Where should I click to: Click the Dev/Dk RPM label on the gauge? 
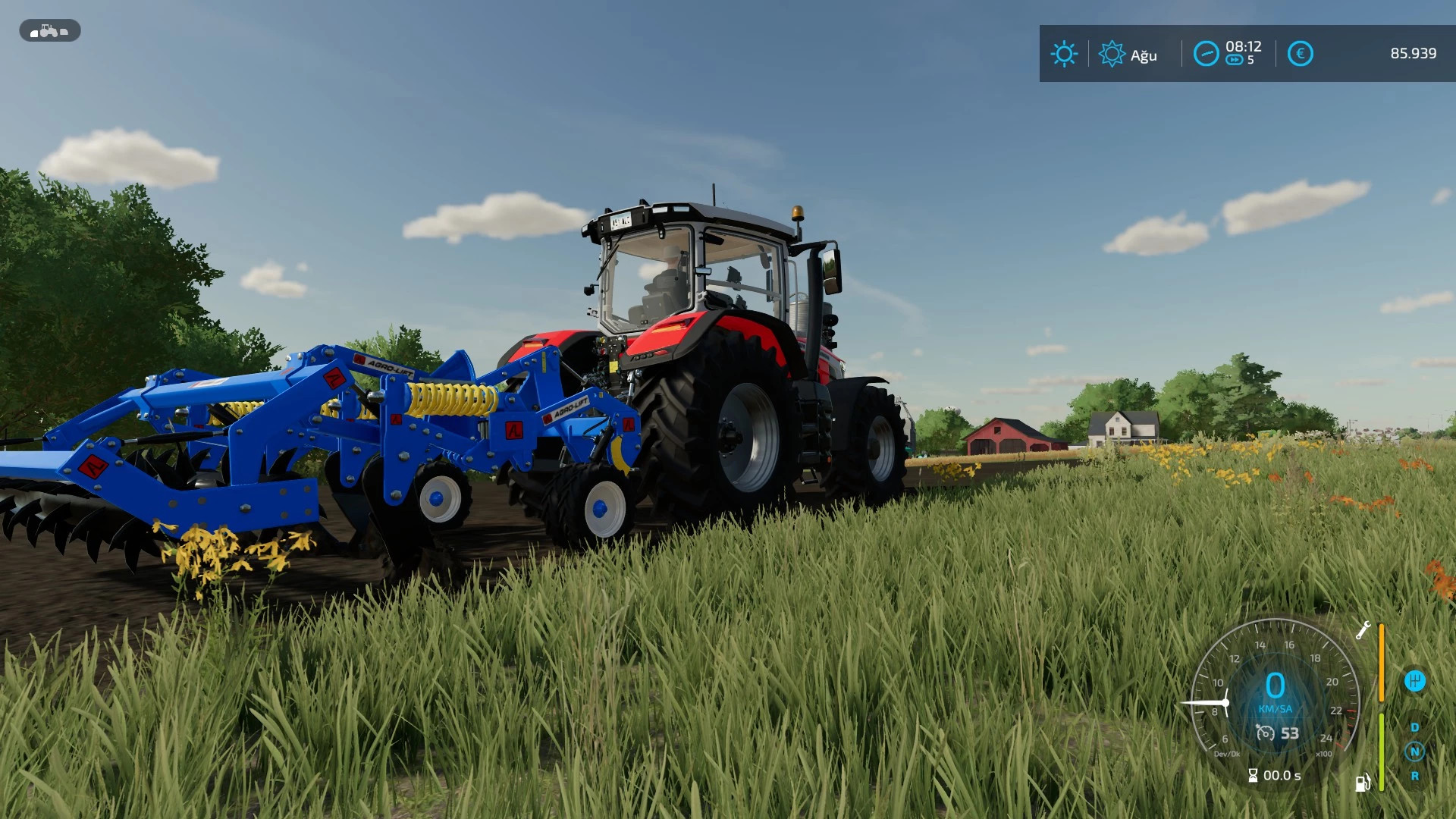(x=1228, y=753)
